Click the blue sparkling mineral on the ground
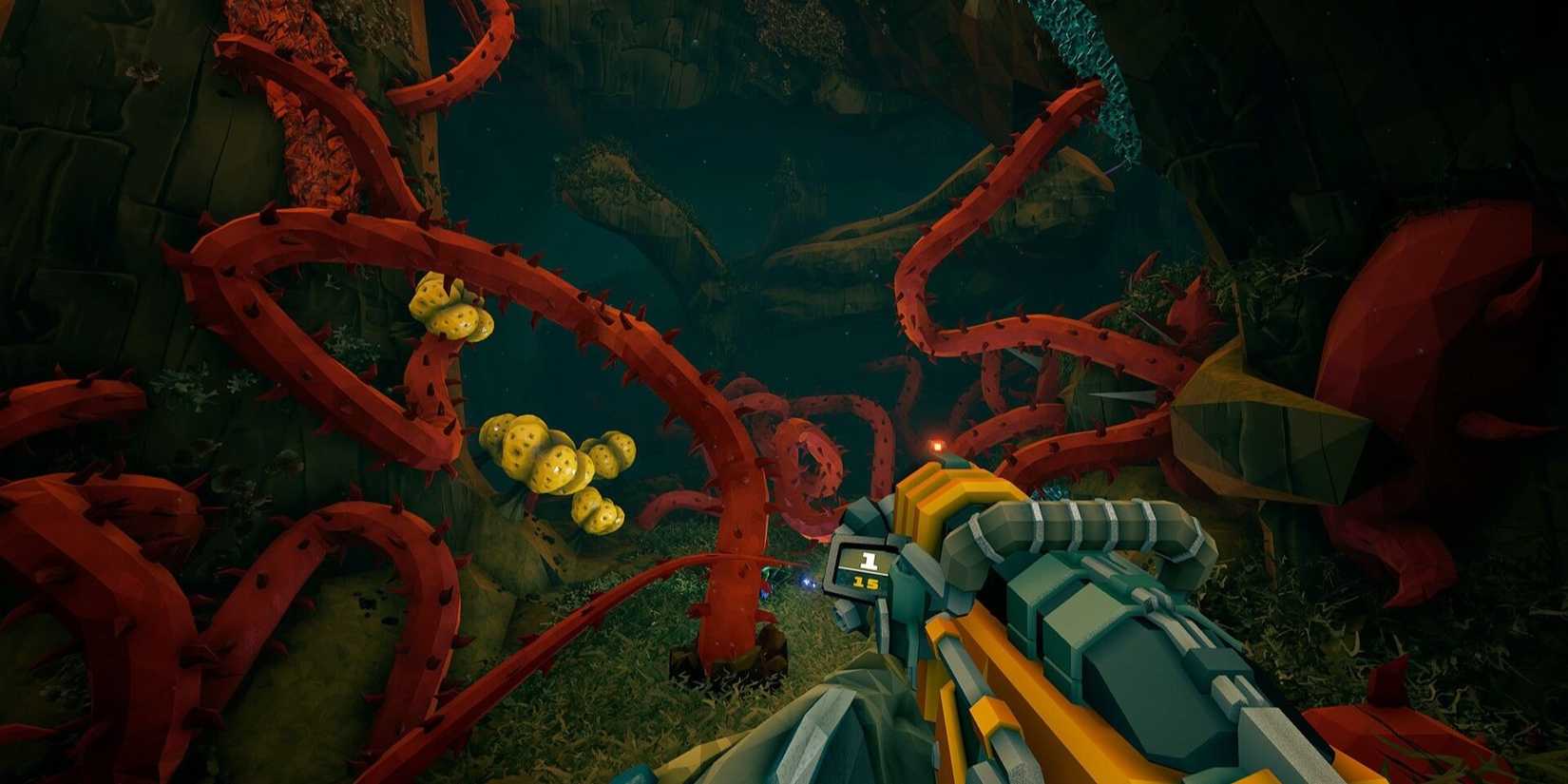 (804, 582)
